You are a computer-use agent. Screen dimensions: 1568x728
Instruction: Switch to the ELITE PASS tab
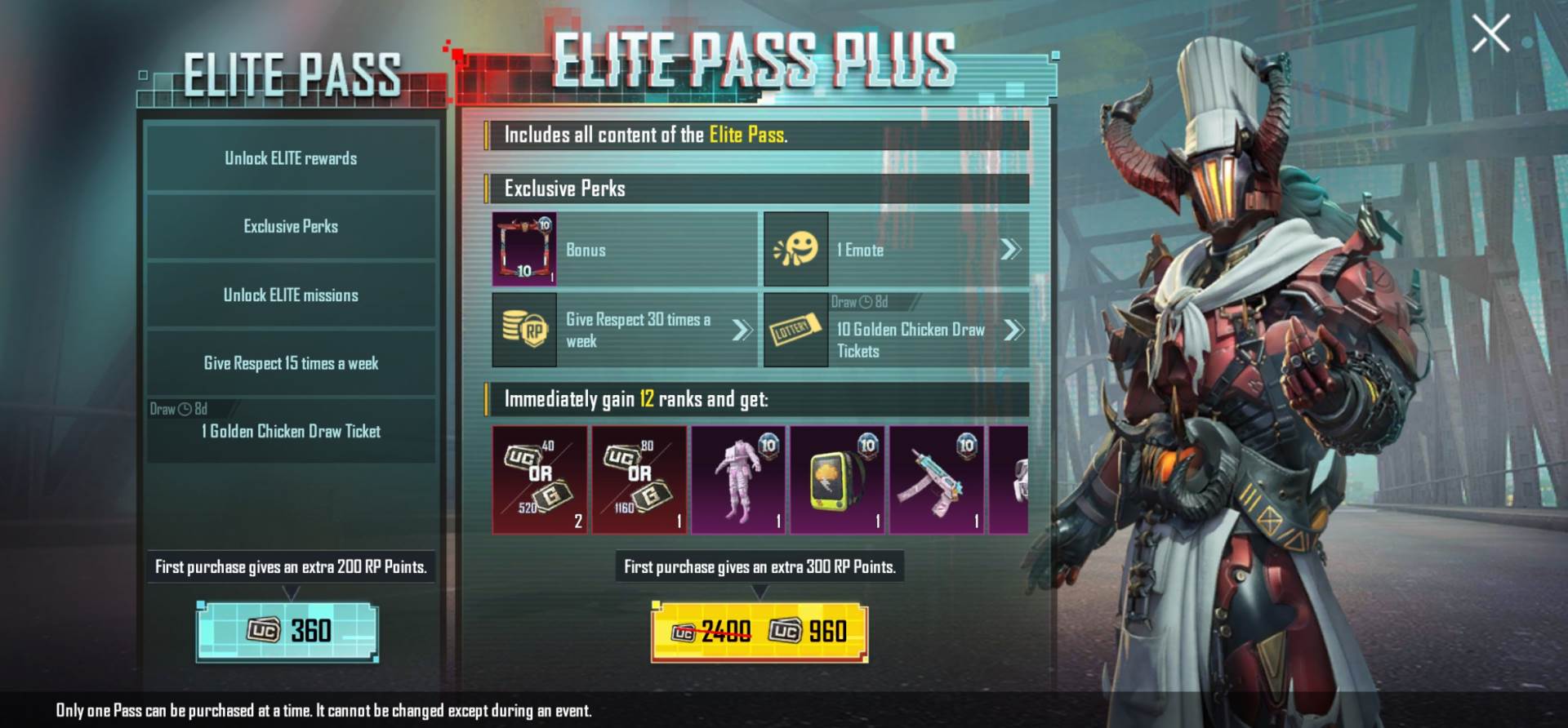[292, 73]
